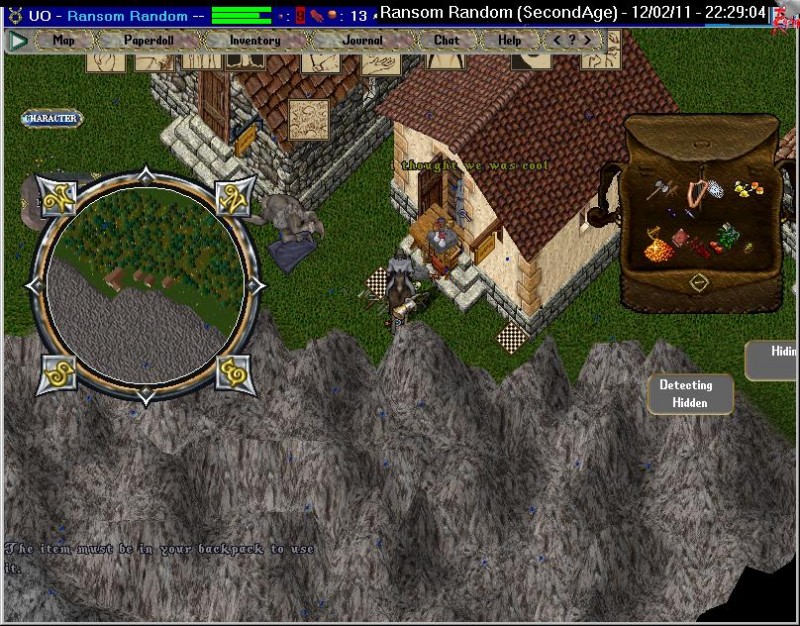This screenshot has width=800, height=626.
Task: Open the Help menu
Action: pyautogui.click(x=509, y=41)
